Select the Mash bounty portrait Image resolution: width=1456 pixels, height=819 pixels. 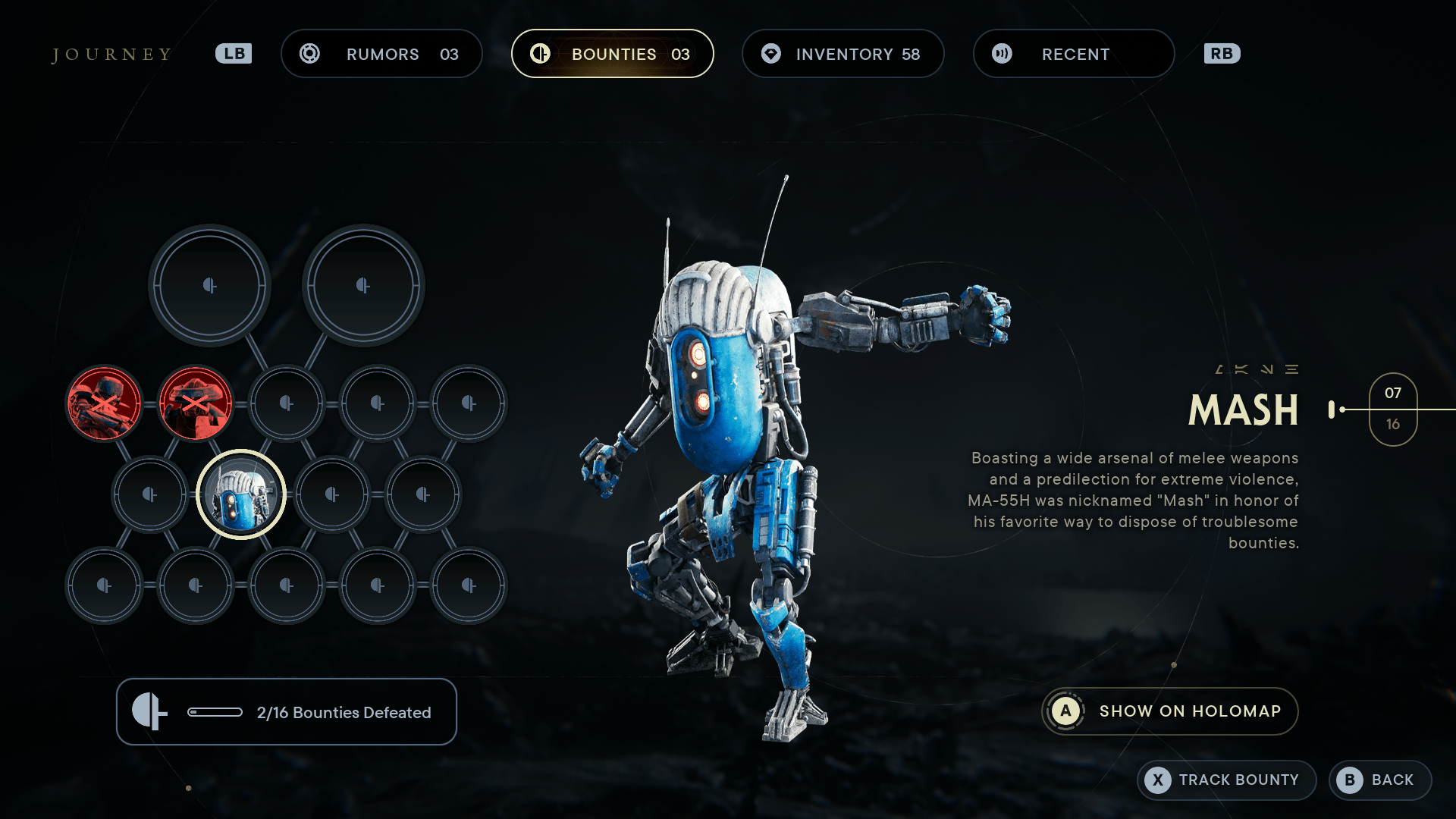[241, 494]
